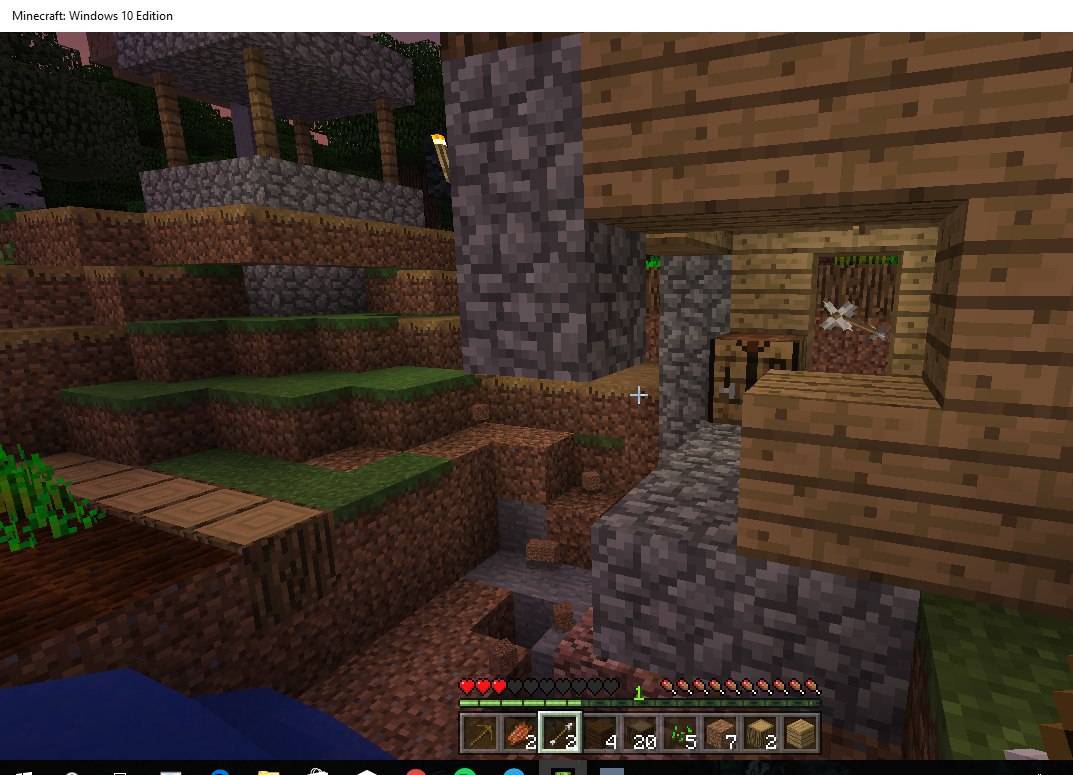Select the raw meat hotbar slot
This screenshot has height=775, width=1073.
pos(519,733)
